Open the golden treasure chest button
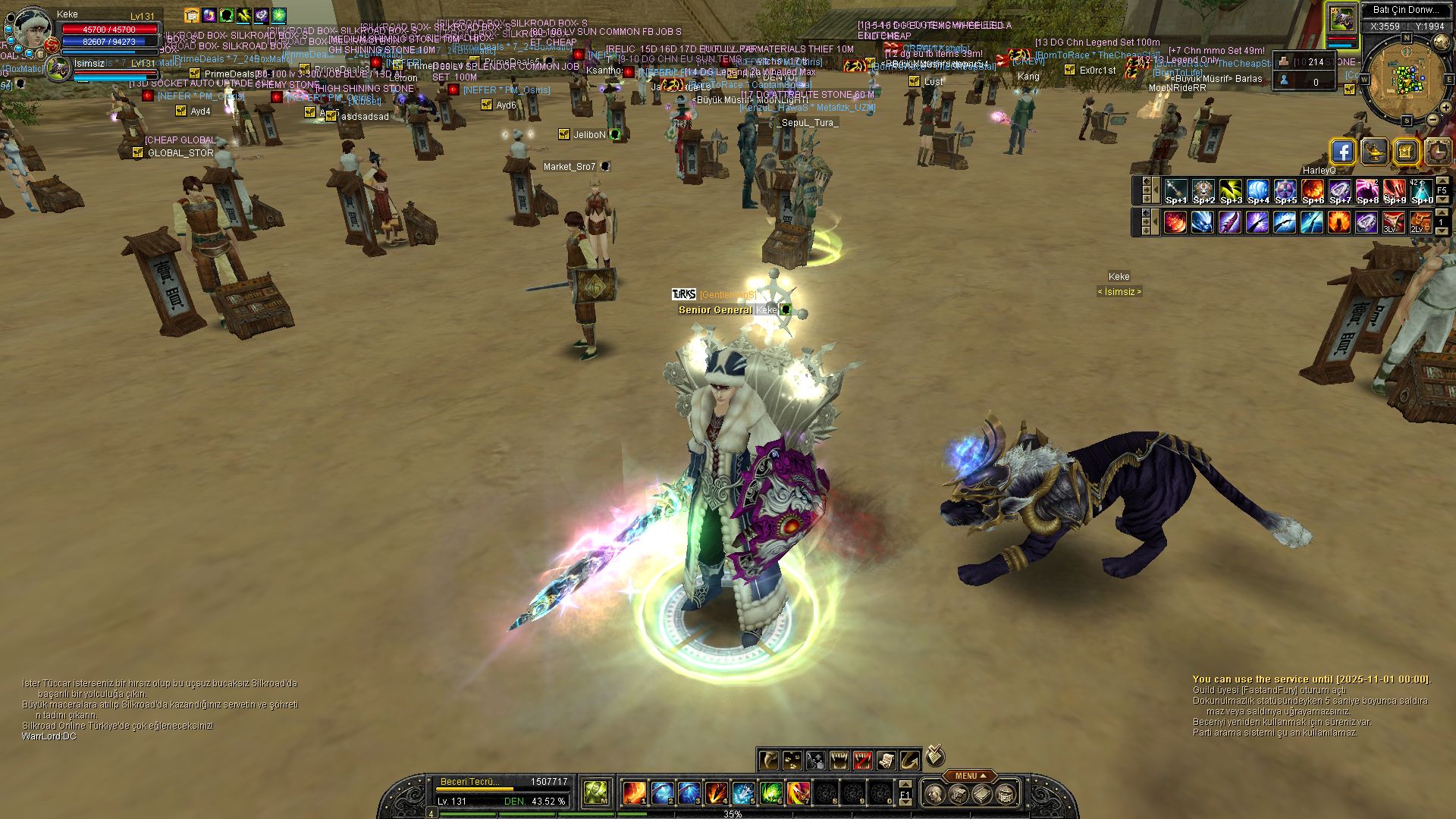Viewport: 1456px width, 819px height. [1405, 152]
